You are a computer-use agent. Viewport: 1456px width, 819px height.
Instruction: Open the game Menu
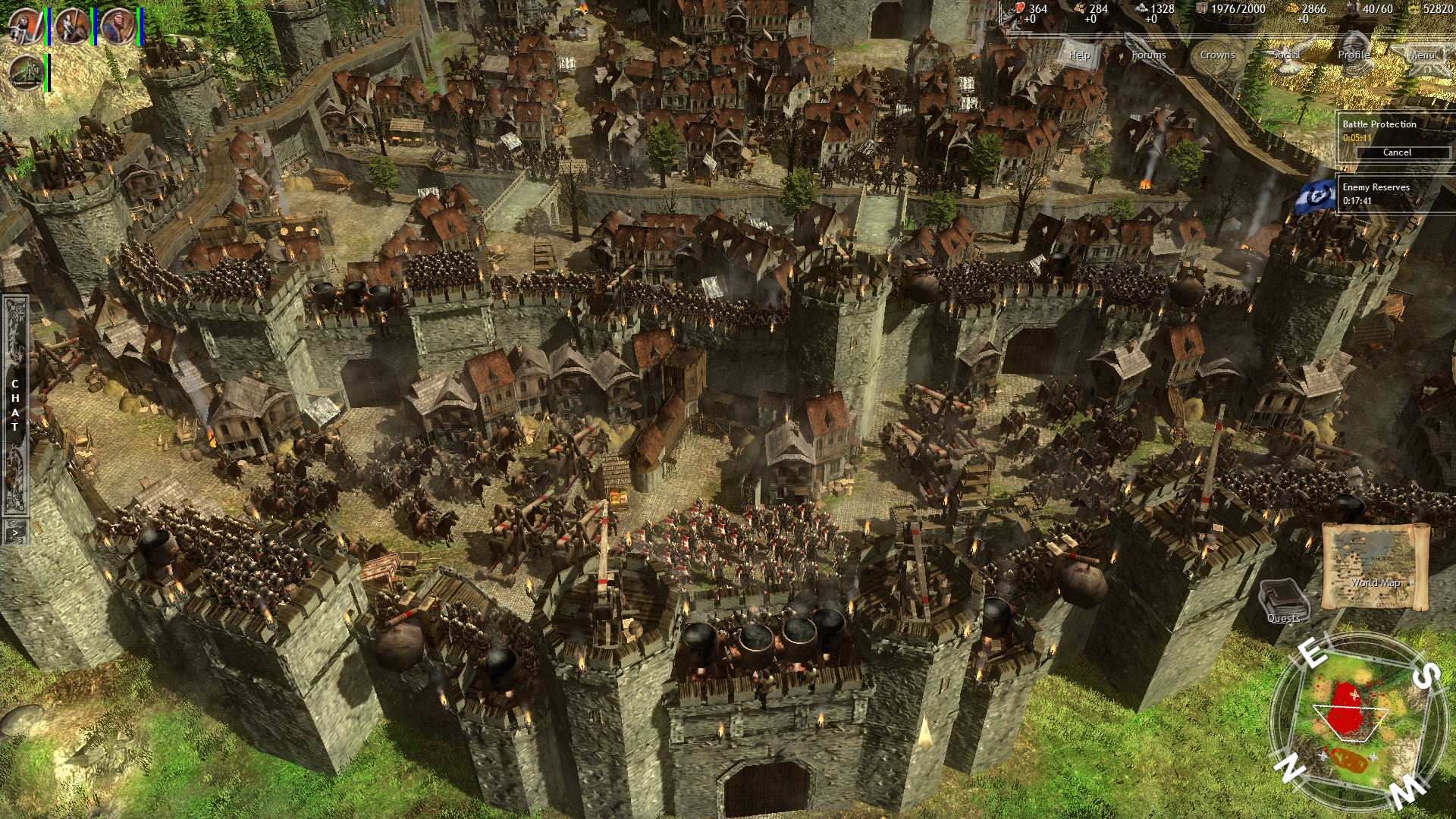click(1423, 55)
